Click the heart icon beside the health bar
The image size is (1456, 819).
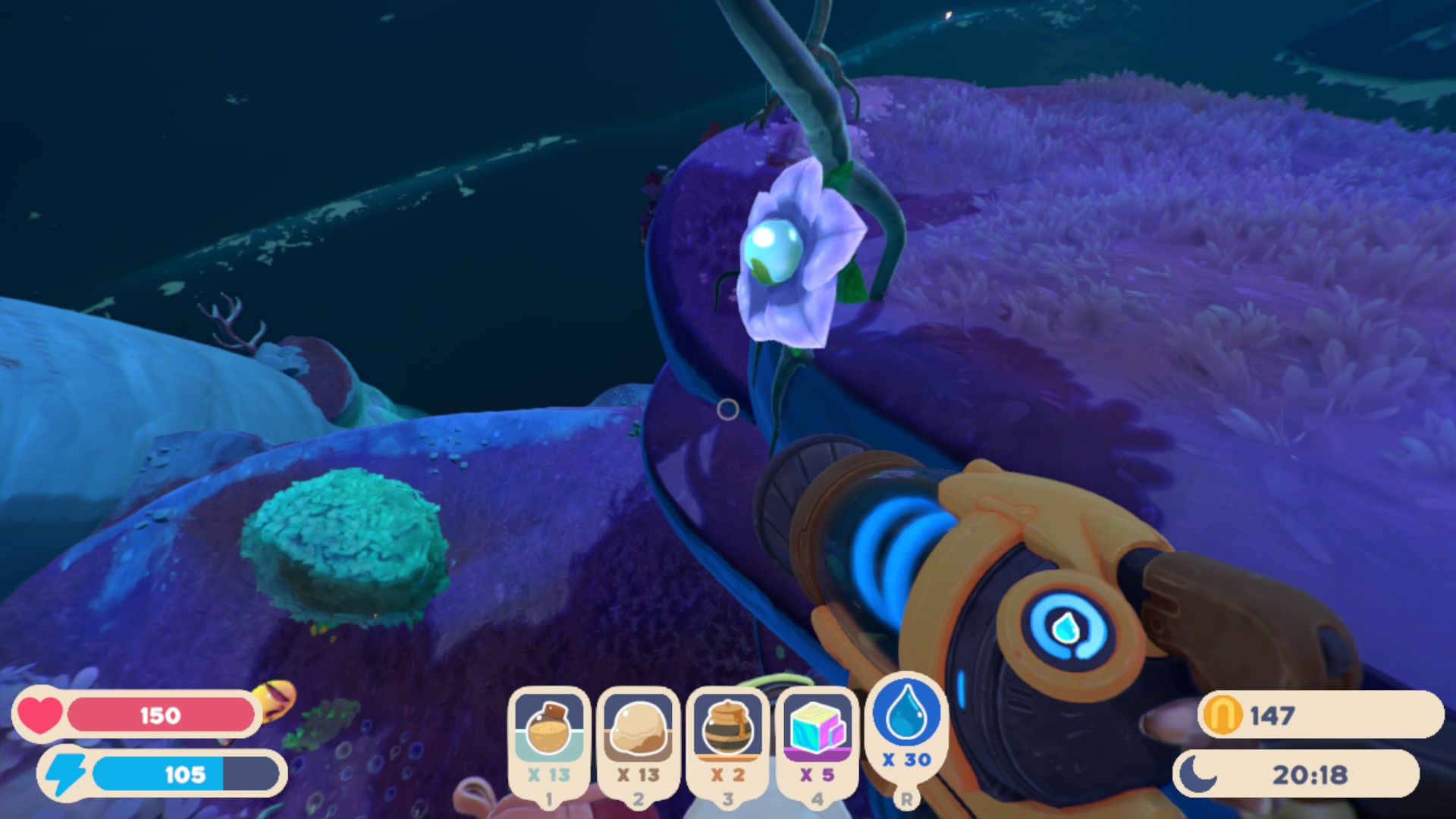pos(40,713)
